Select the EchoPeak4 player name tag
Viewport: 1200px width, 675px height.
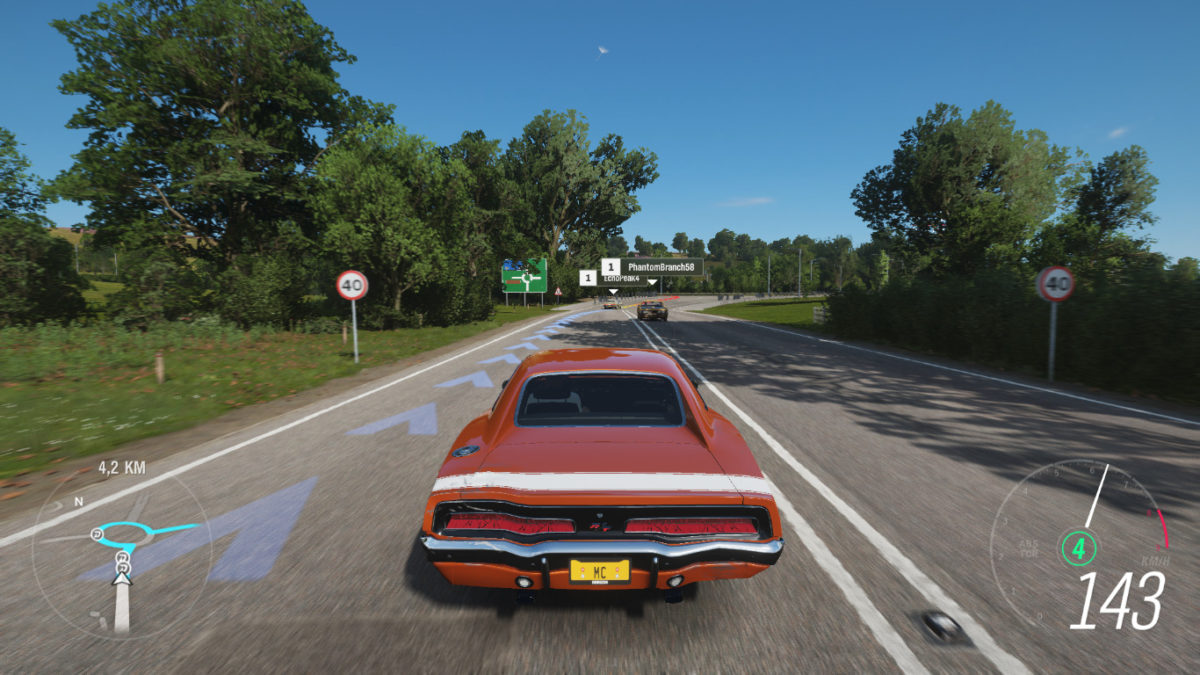pos(620,279)
